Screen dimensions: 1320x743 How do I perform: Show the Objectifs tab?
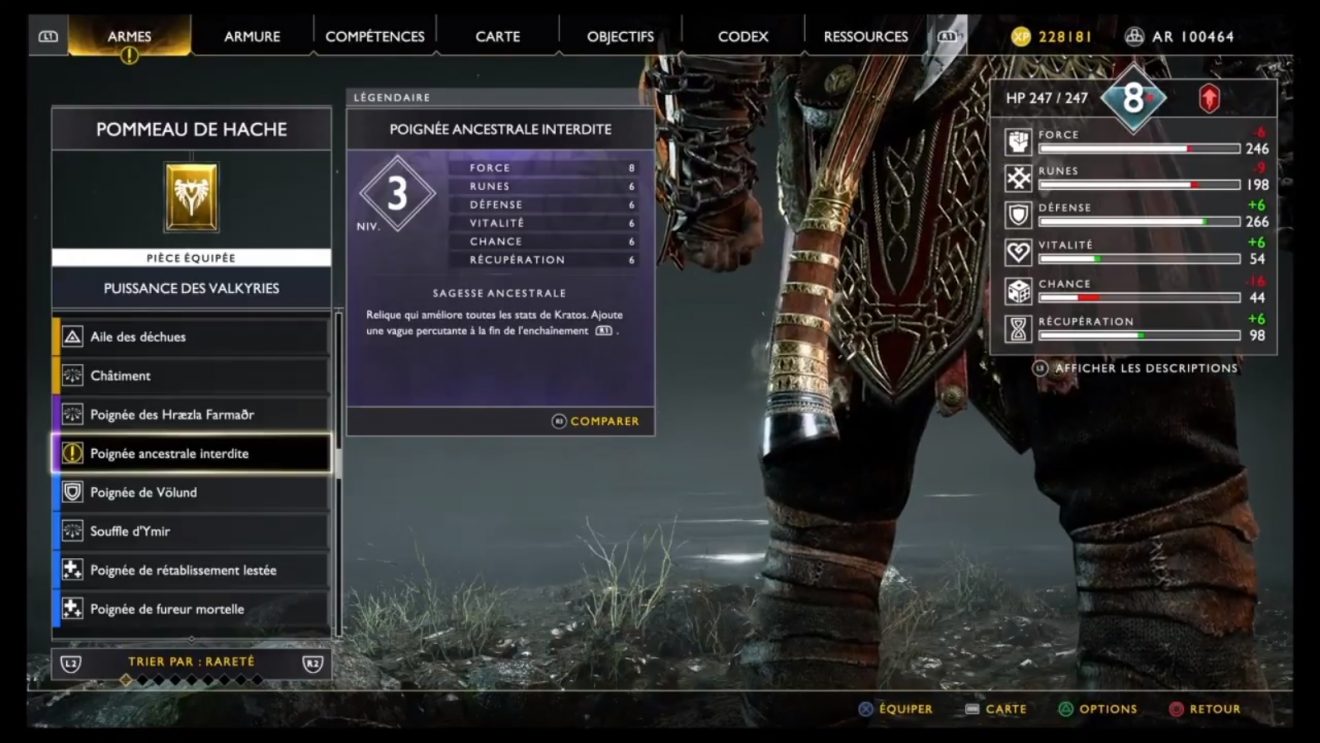click(620, 37)
